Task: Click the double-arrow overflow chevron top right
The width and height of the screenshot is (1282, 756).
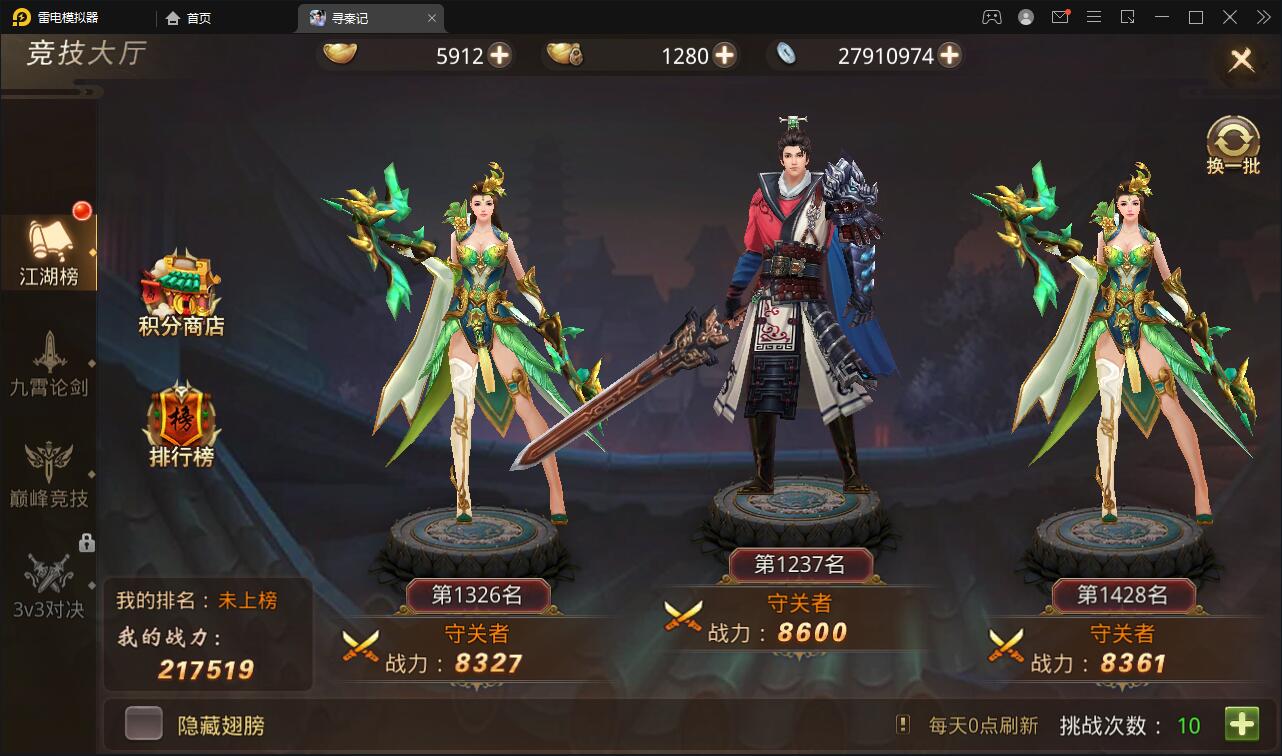Action: click(1263, 17)
